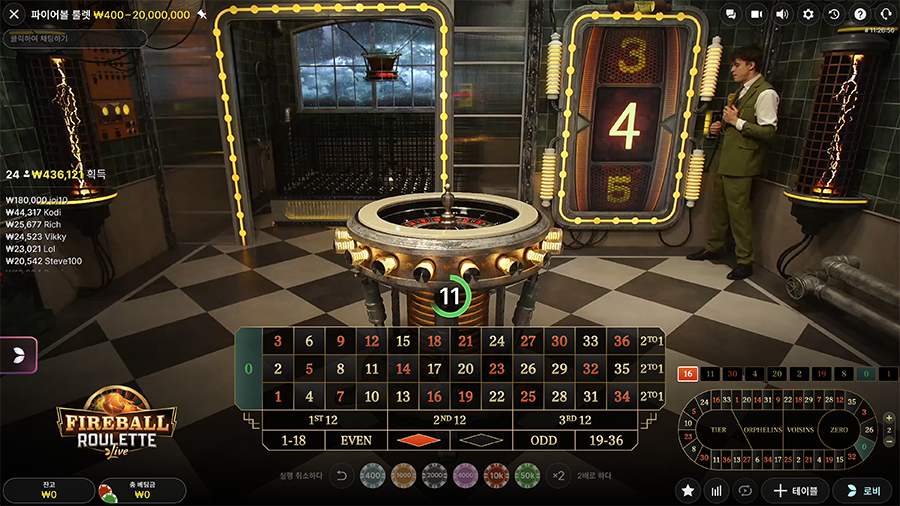The height and width of the screenshot is (506, 900).
Task: Toggle the video camera icon
Action: coord(757,14)
